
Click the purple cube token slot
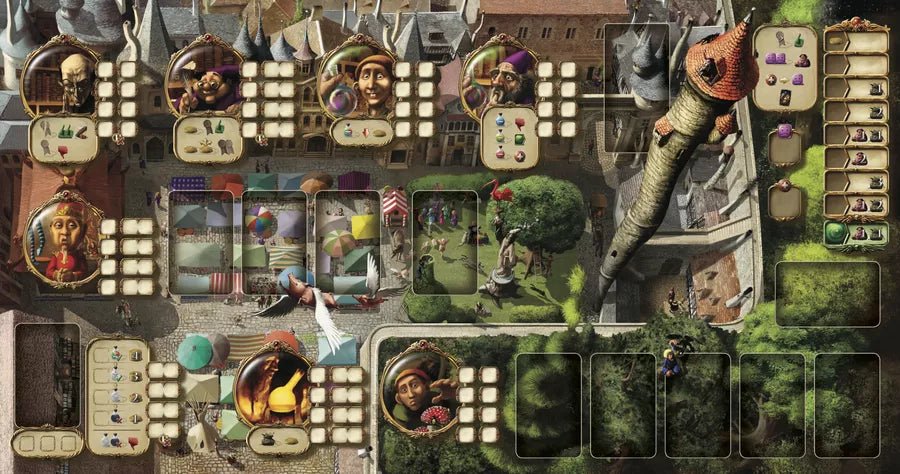pyautogui.click(x=785, y=143)
